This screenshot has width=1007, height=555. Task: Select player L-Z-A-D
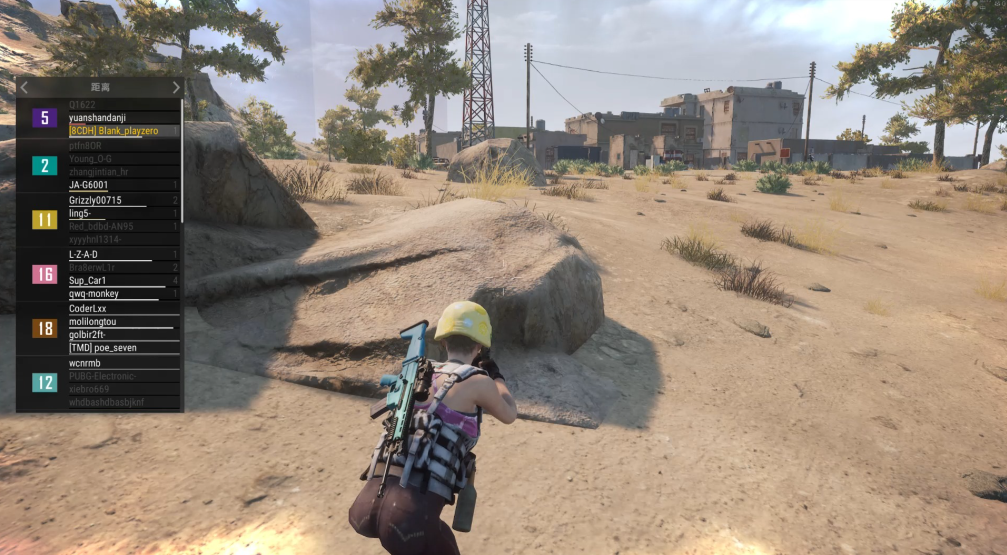[x=84, y=255]
